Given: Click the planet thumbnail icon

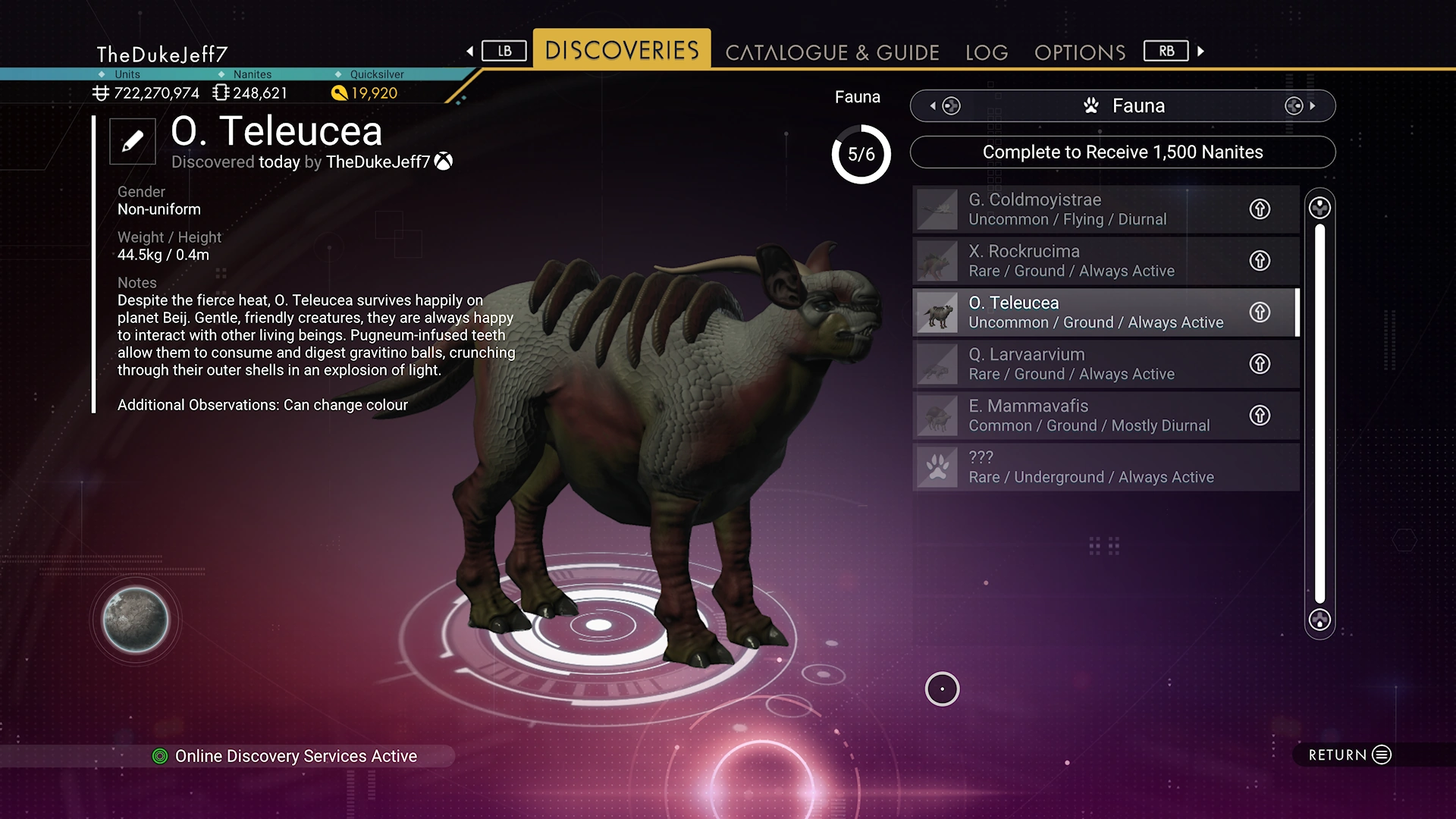Looking at the screenshot, I should pyautogui.click(x=136, y=620).
